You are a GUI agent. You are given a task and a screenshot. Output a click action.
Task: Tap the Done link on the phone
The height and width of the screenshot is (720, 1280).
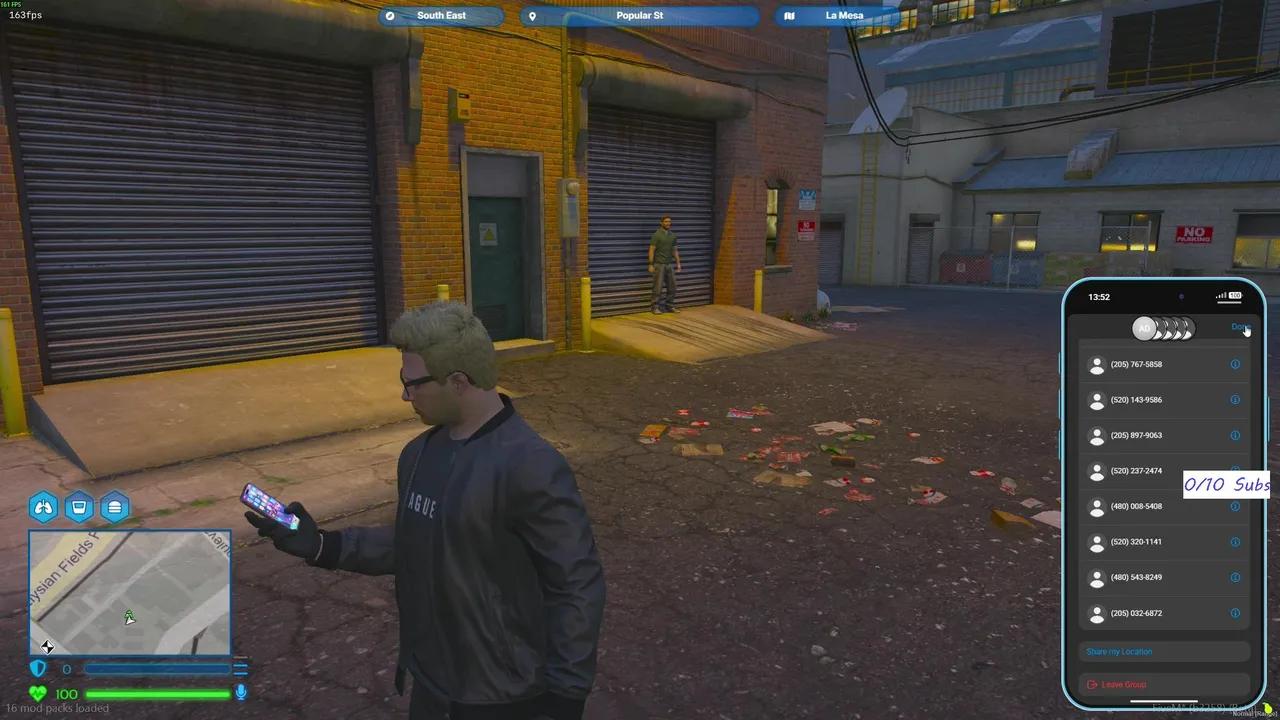pyautogui.click(x=1241, y=327)
